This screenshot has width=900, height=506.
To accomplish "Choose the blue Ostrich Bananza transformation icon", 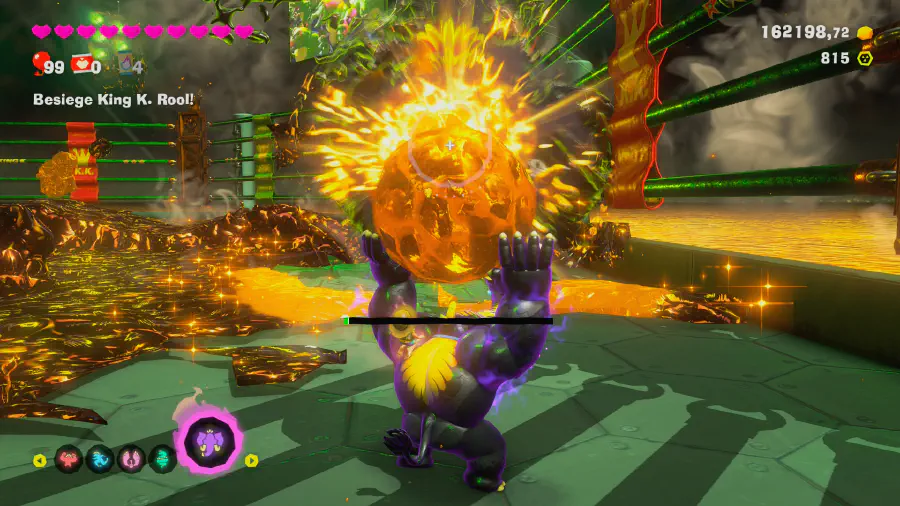I will (100, 460).
